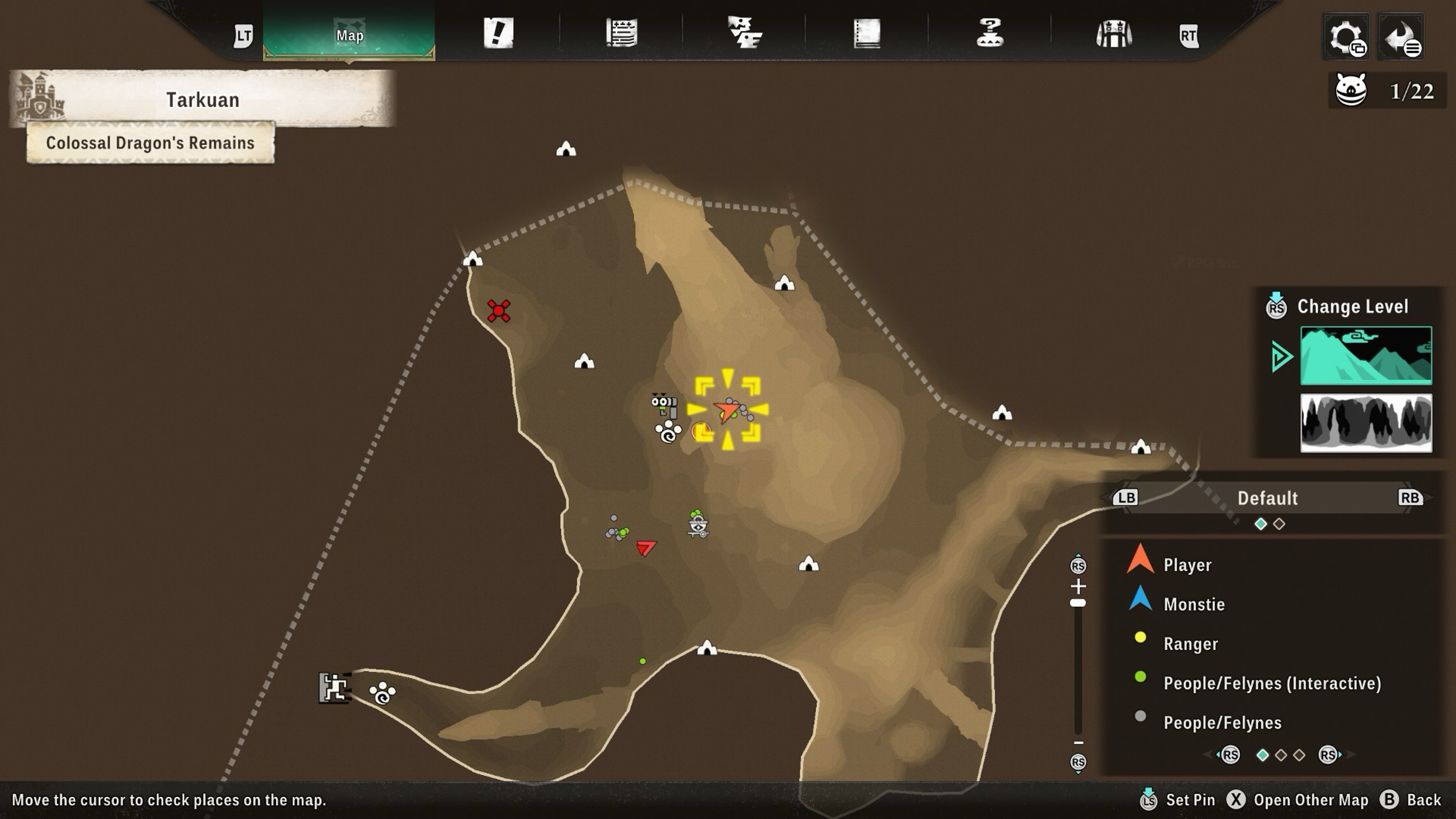Select the Map tab
The width and height of the screenshot is (1456, 819).
pos(349,34)
